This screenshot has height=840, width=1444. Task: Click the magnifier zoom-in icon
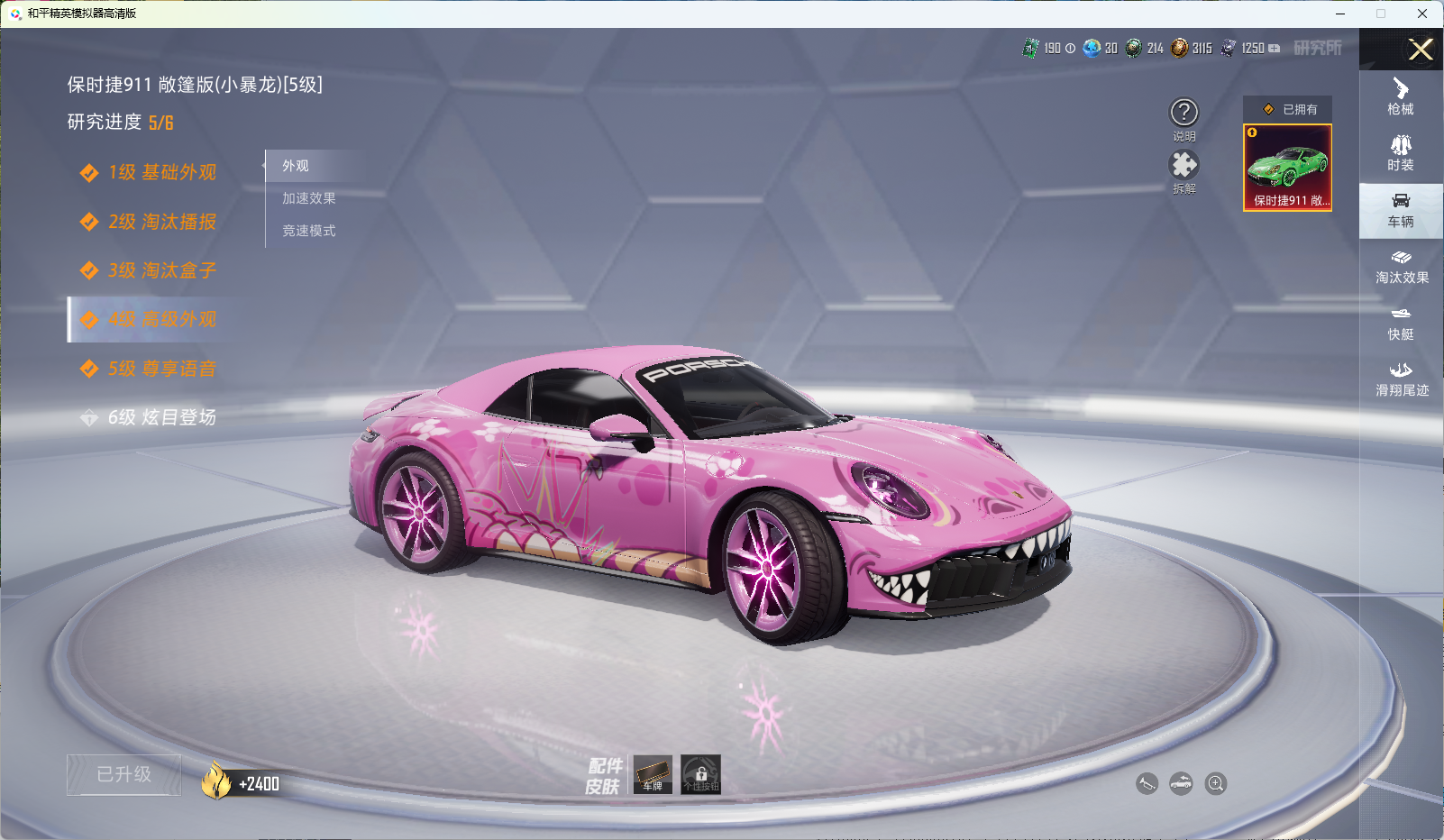[x=1216, y=783]
